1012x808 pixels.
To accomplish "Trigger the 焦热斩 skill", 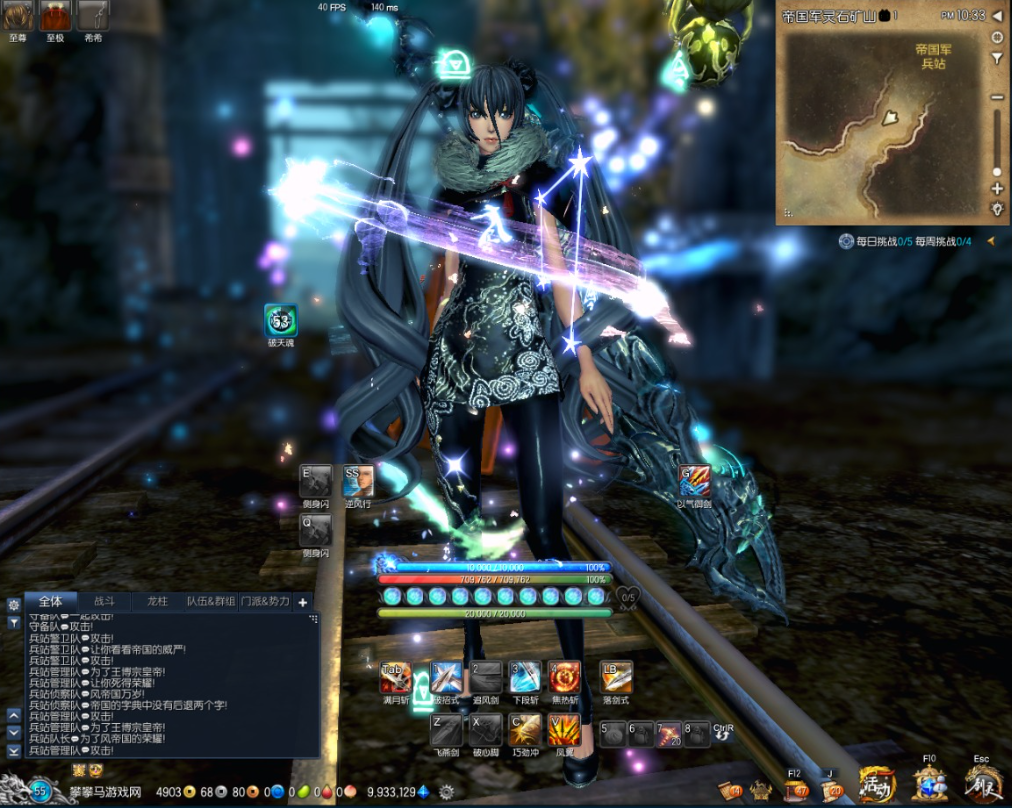I will [x=565, y=677].
